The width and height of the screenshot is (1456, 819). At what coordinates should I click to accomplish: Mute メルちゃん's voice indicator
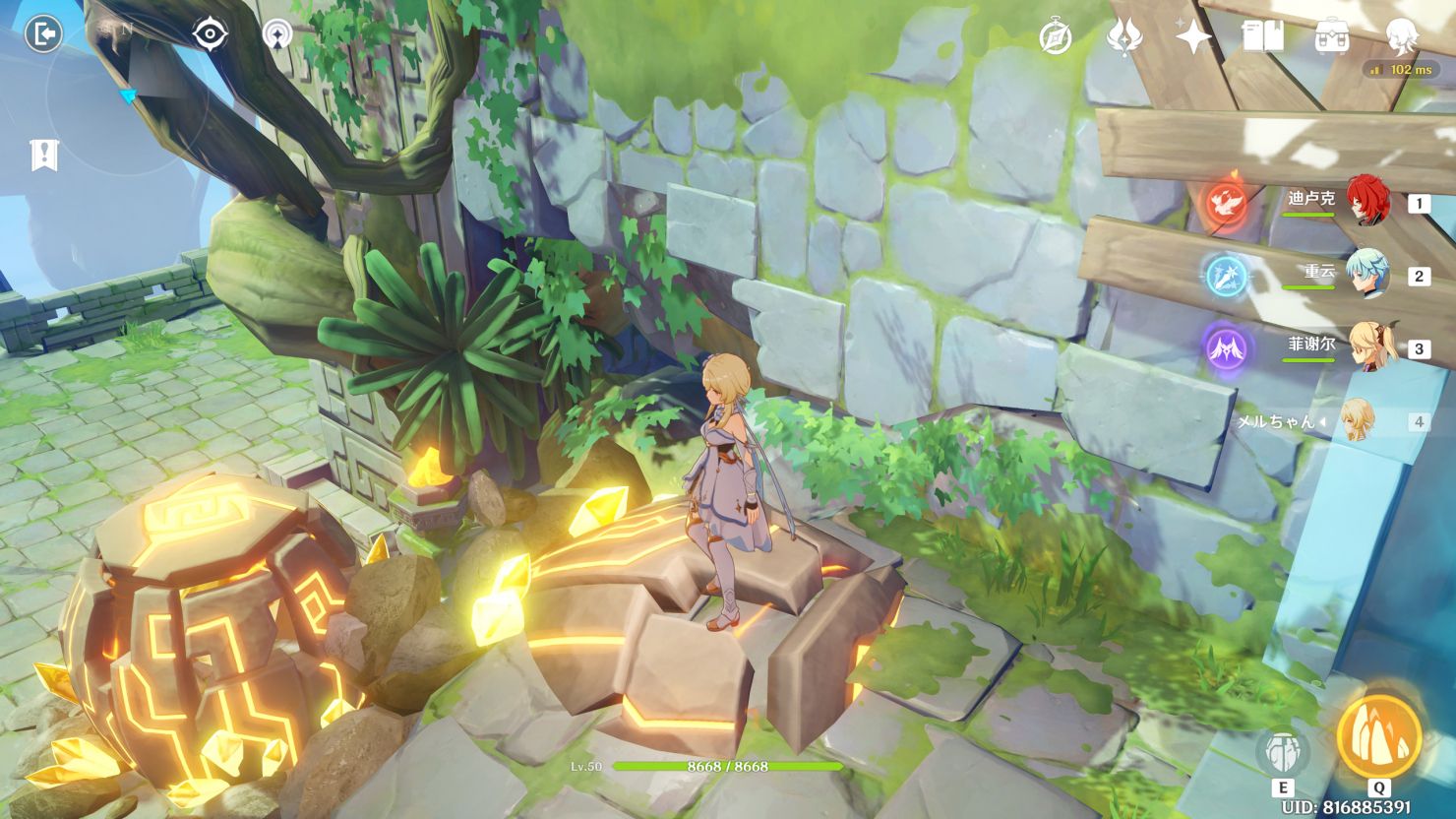click(1322, 420)
